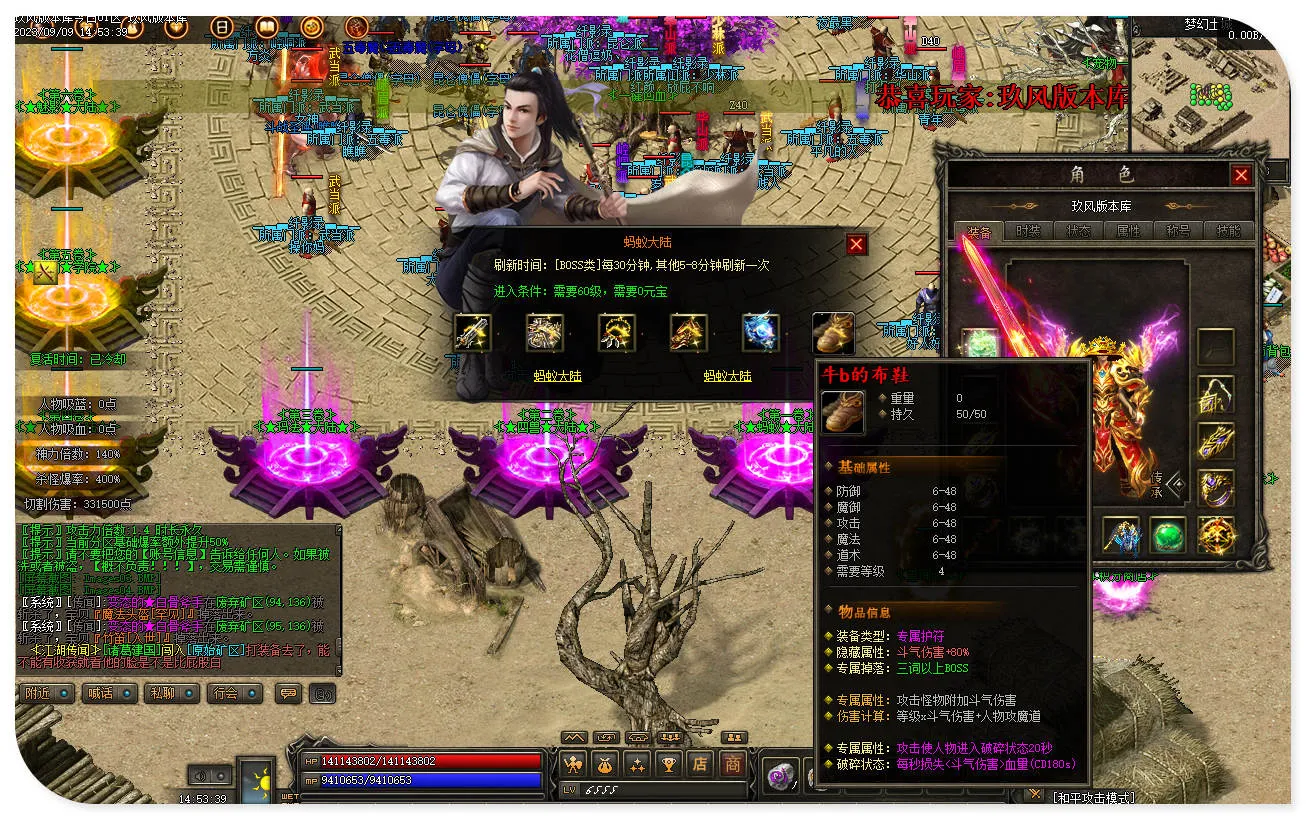Open the 附近 nearby chat channel
Image resolution: width=1306 pixels, height=819 pixels.
[x=47, y=692]
